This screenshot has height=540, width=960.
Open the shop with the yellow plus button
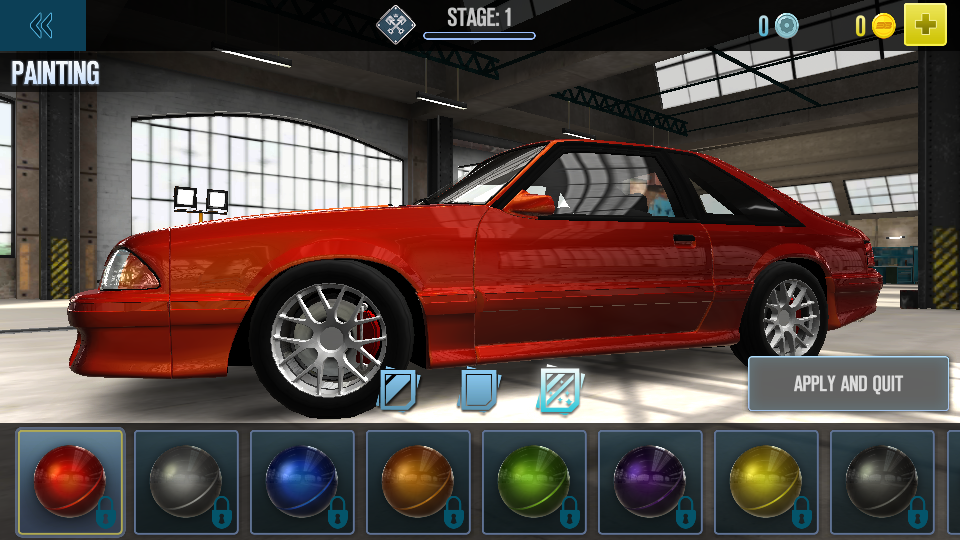925,25
